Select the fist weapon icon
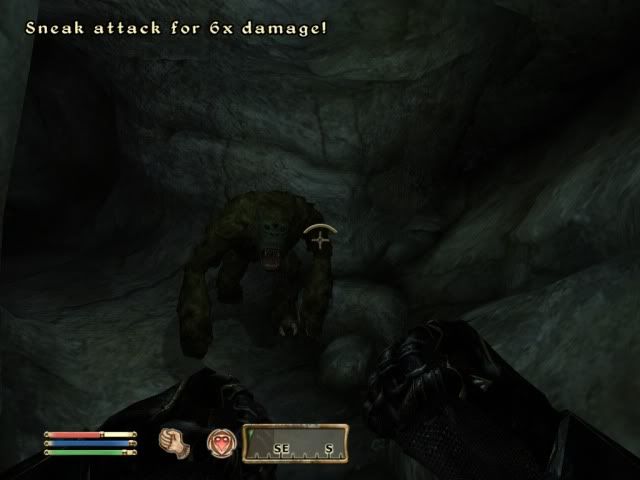This screenshot has width=640, height=480. [x=174, y=440]
